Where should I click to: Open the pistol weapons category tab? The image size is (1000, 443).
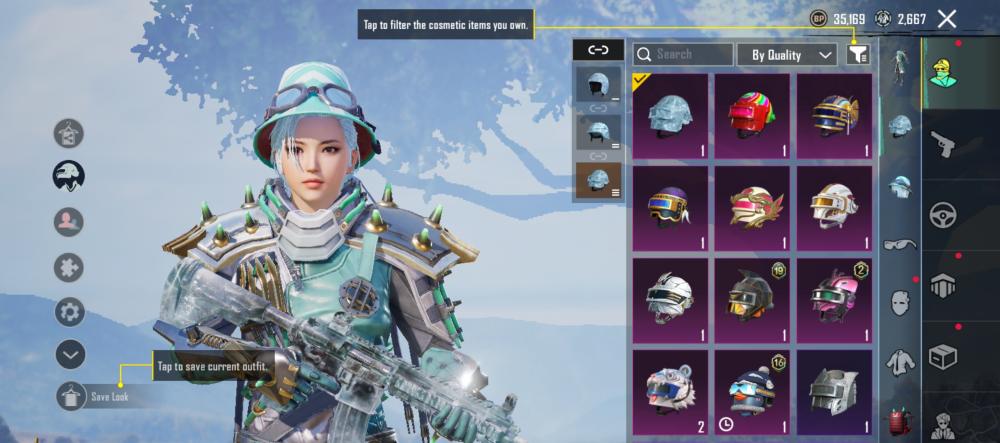(942, 144)
